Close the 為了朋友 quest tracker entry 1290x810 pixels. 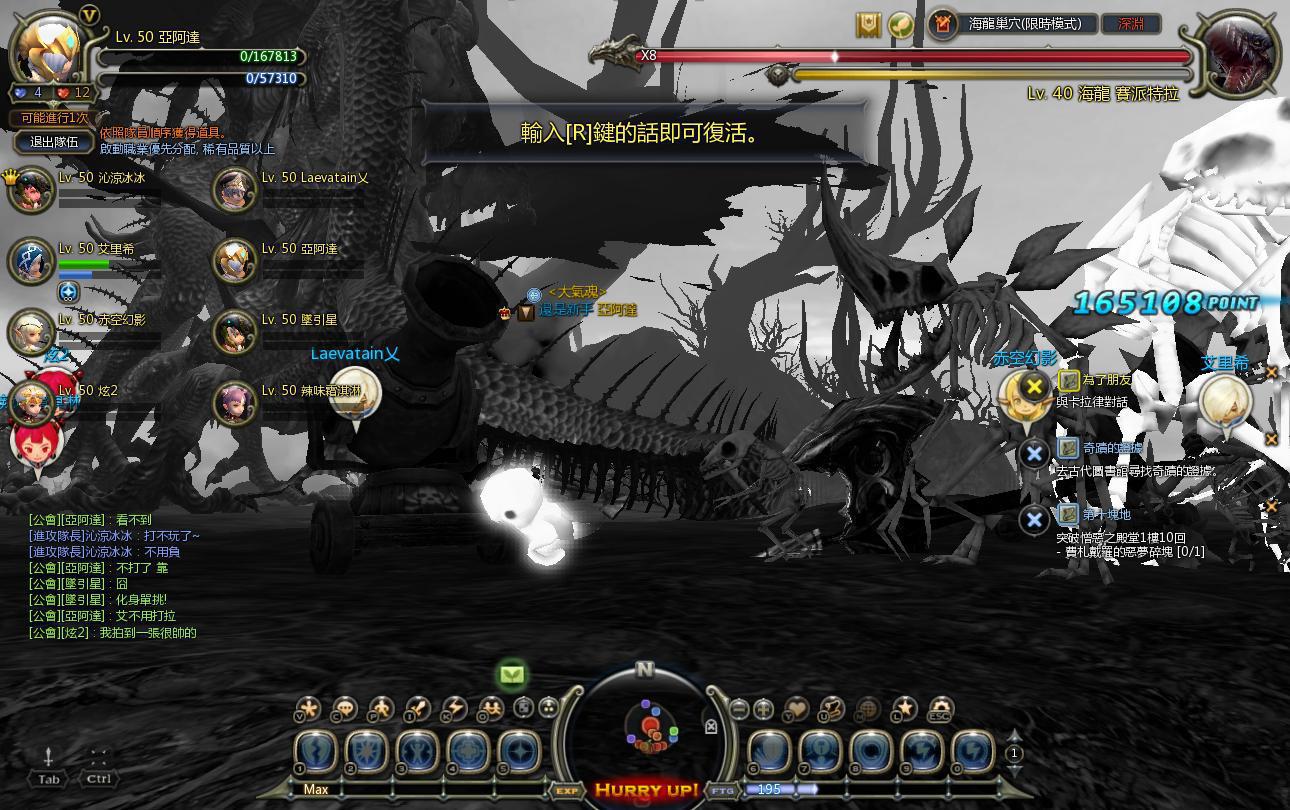click(x=1035, y=385)
